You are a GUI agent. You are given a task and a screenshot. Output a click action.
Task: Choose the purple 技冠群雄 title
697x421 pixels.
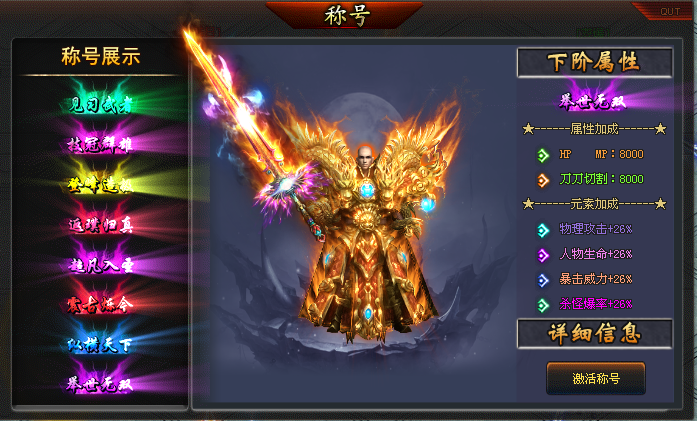[99, 144]
